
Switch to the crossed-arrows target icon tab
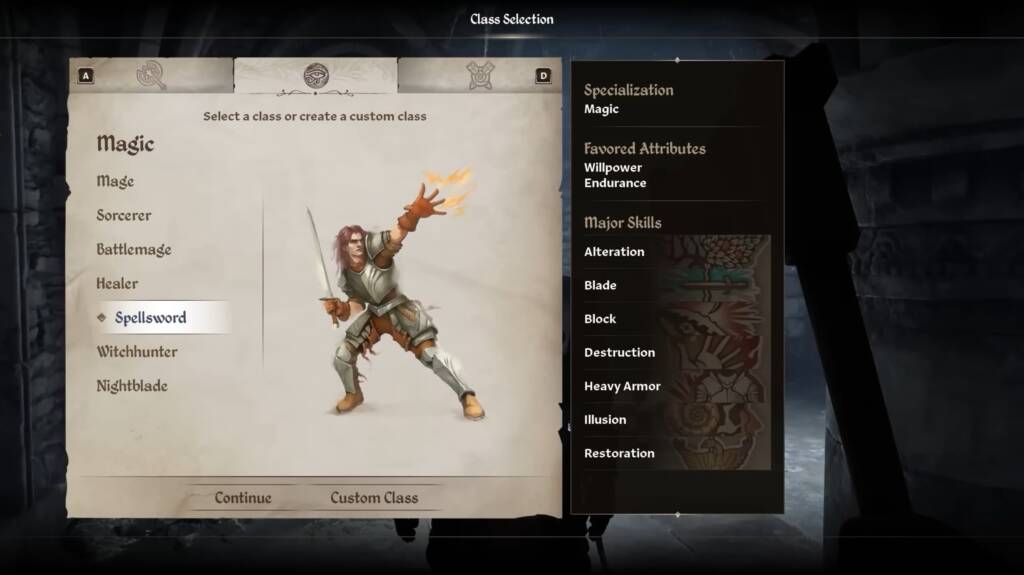pos(480,75)
